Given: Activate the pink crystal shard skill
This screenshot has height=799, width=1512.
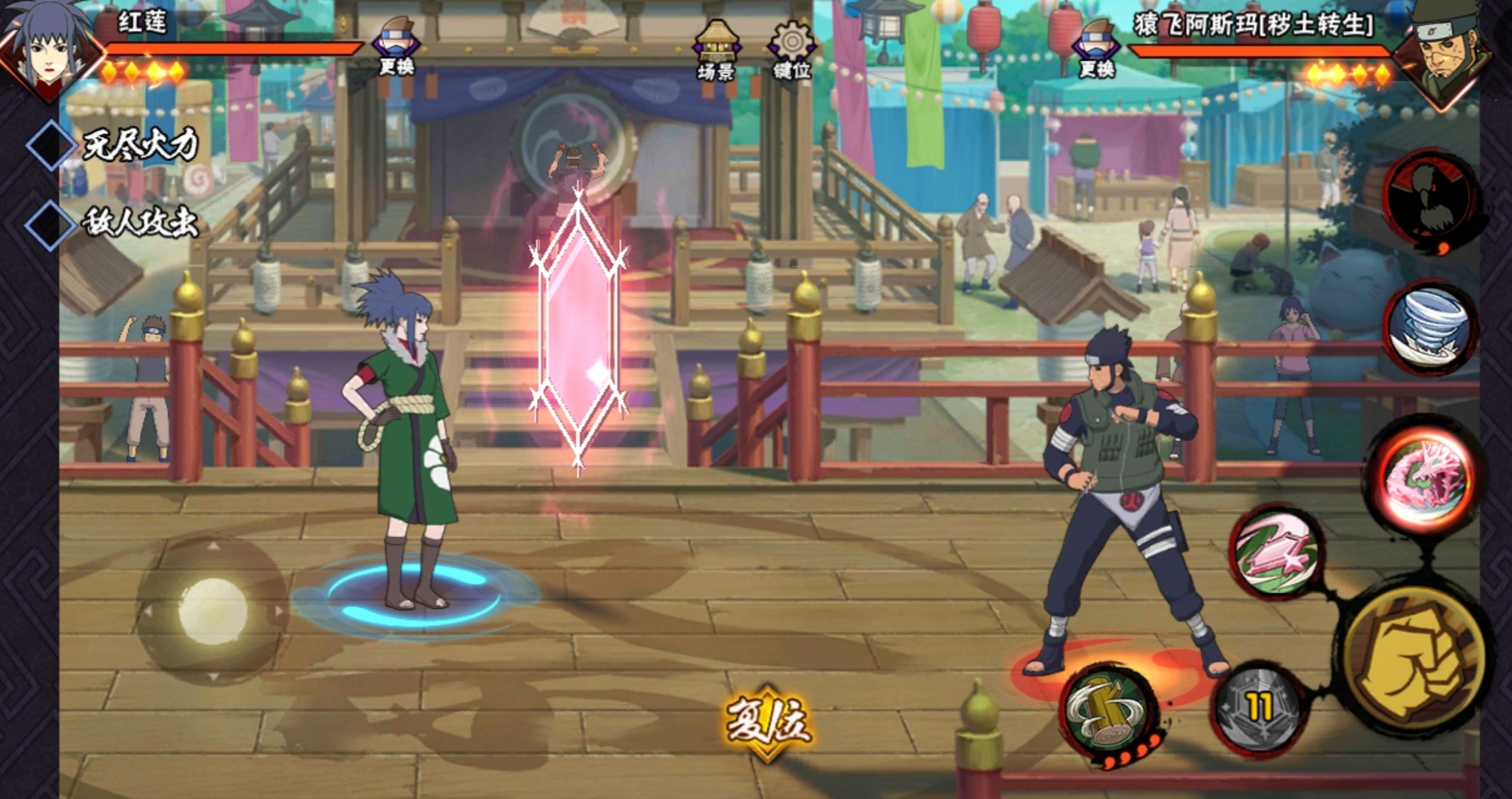Looking at the screenshot, I should (x=1277, y=553).
